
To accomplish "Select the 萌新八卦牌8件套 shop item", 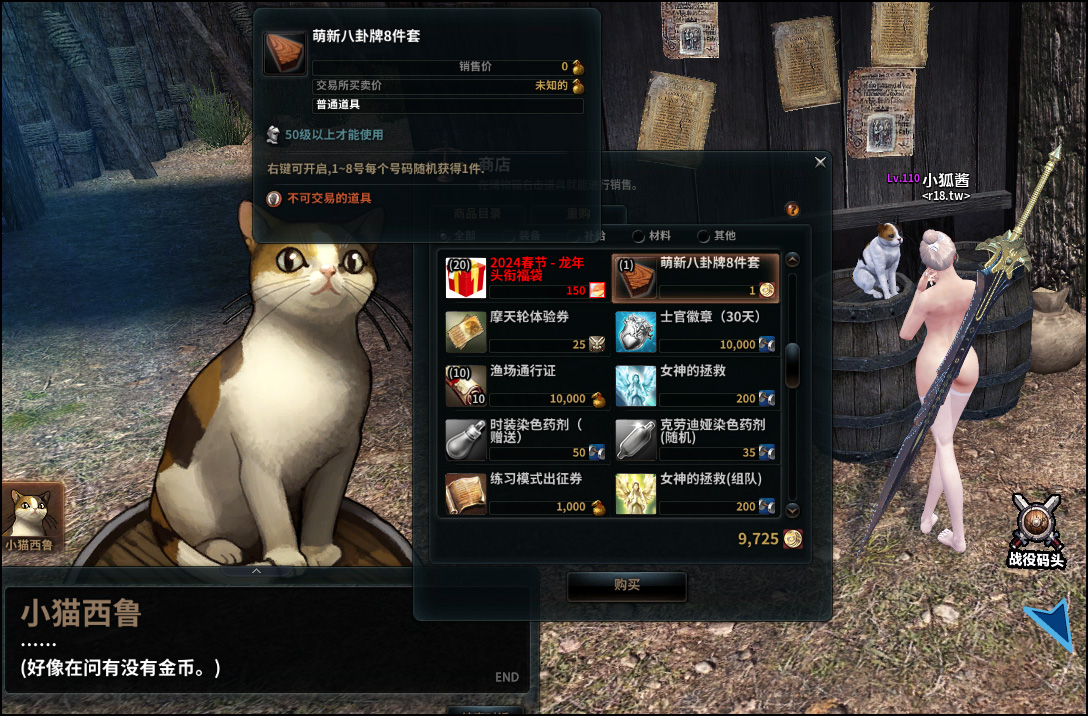I will click(x=696, y=277).
